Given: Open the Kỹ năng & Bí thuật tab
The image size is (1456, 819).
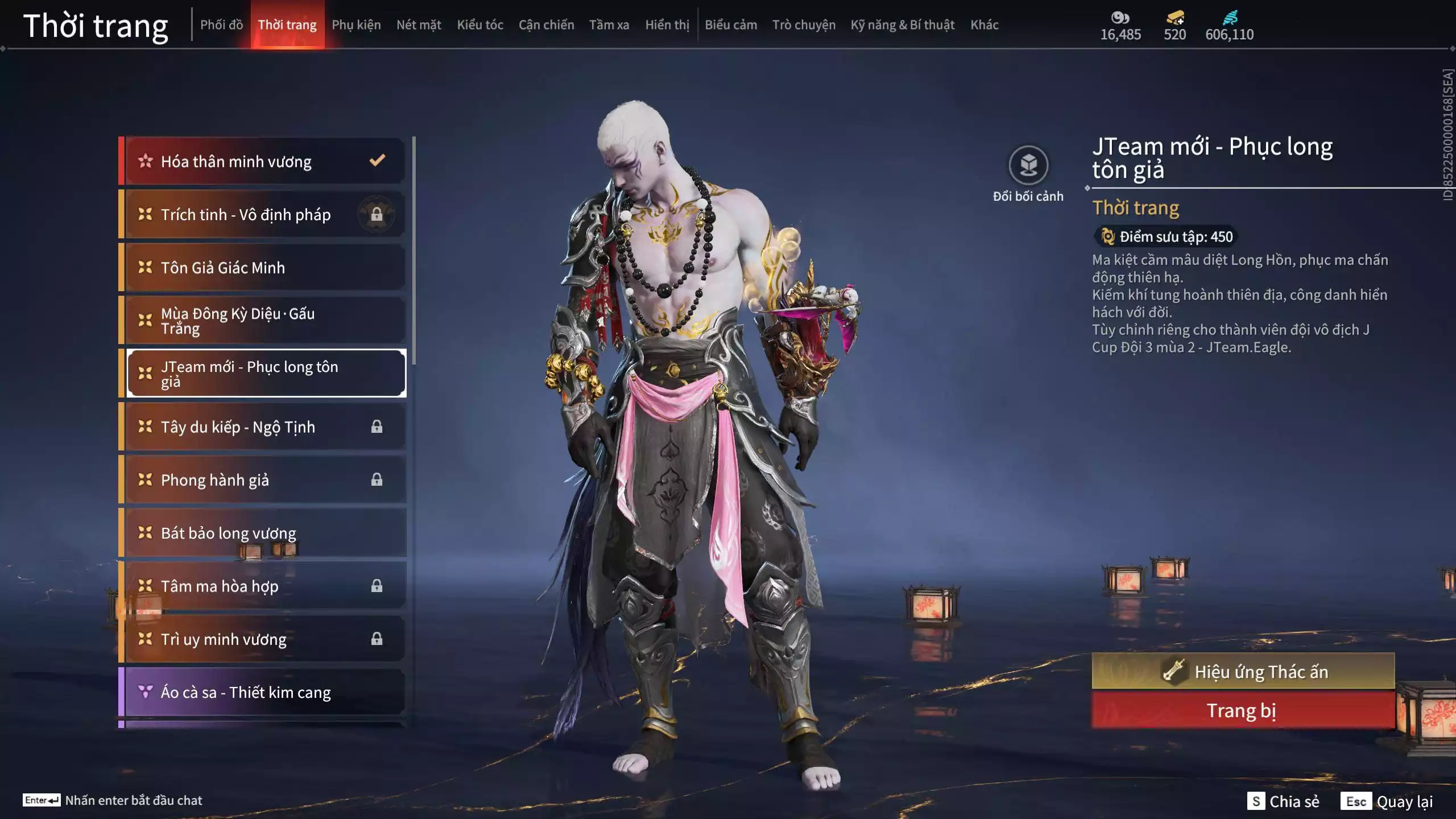Looking at the screenshot, I should point(902,25).
